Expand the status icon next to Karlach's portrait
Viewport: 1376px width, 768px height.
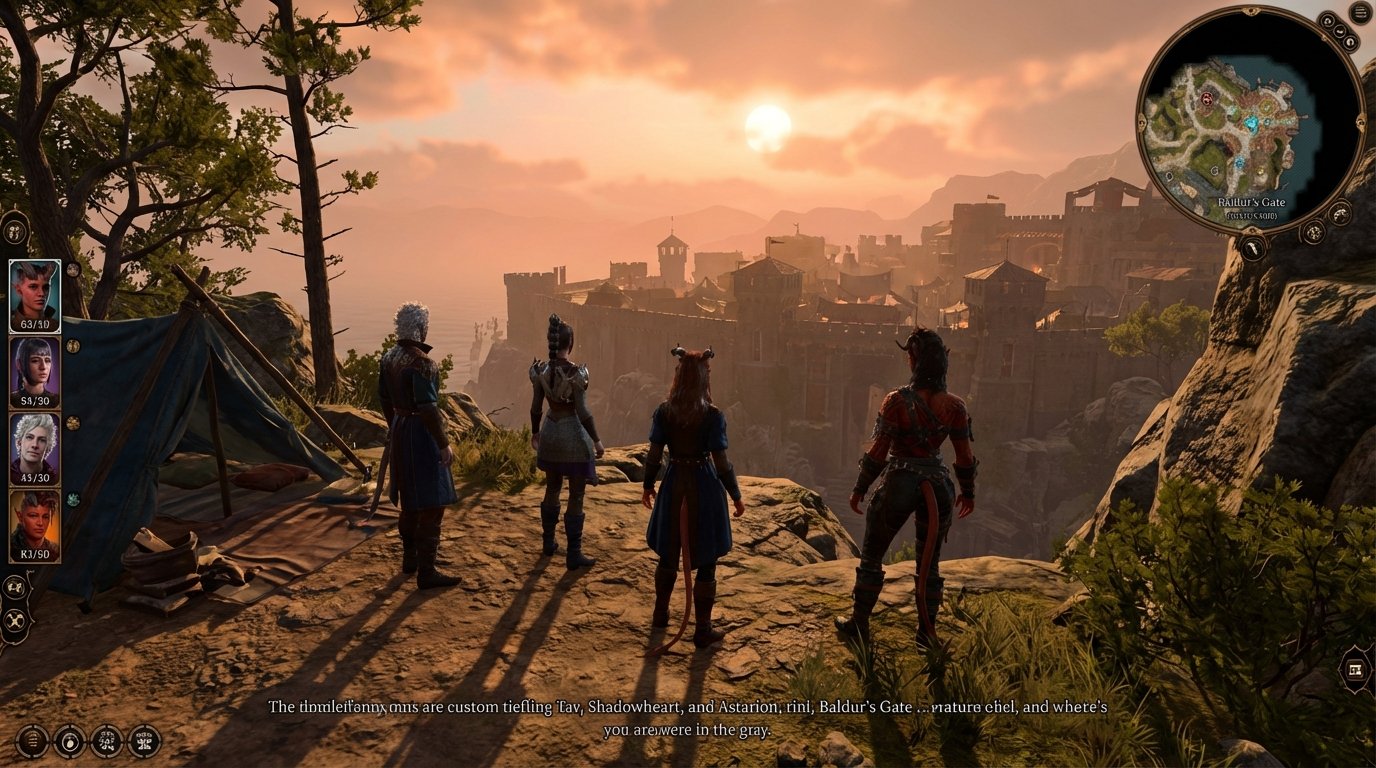pos(73,499)
